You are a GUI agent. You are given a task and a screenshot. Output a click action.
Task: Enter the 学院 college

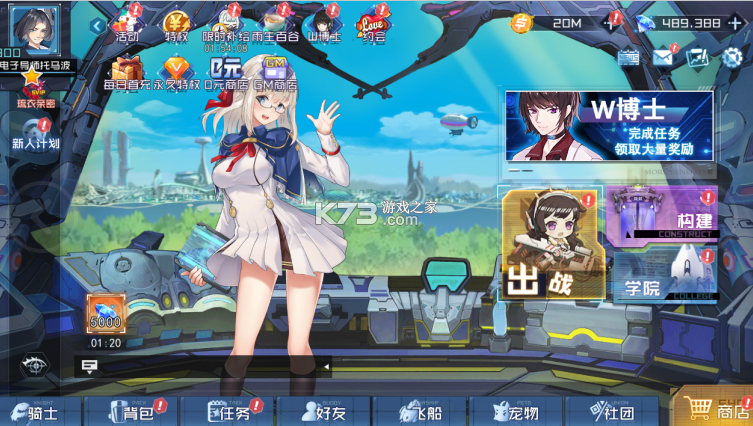tap(664, 274)
